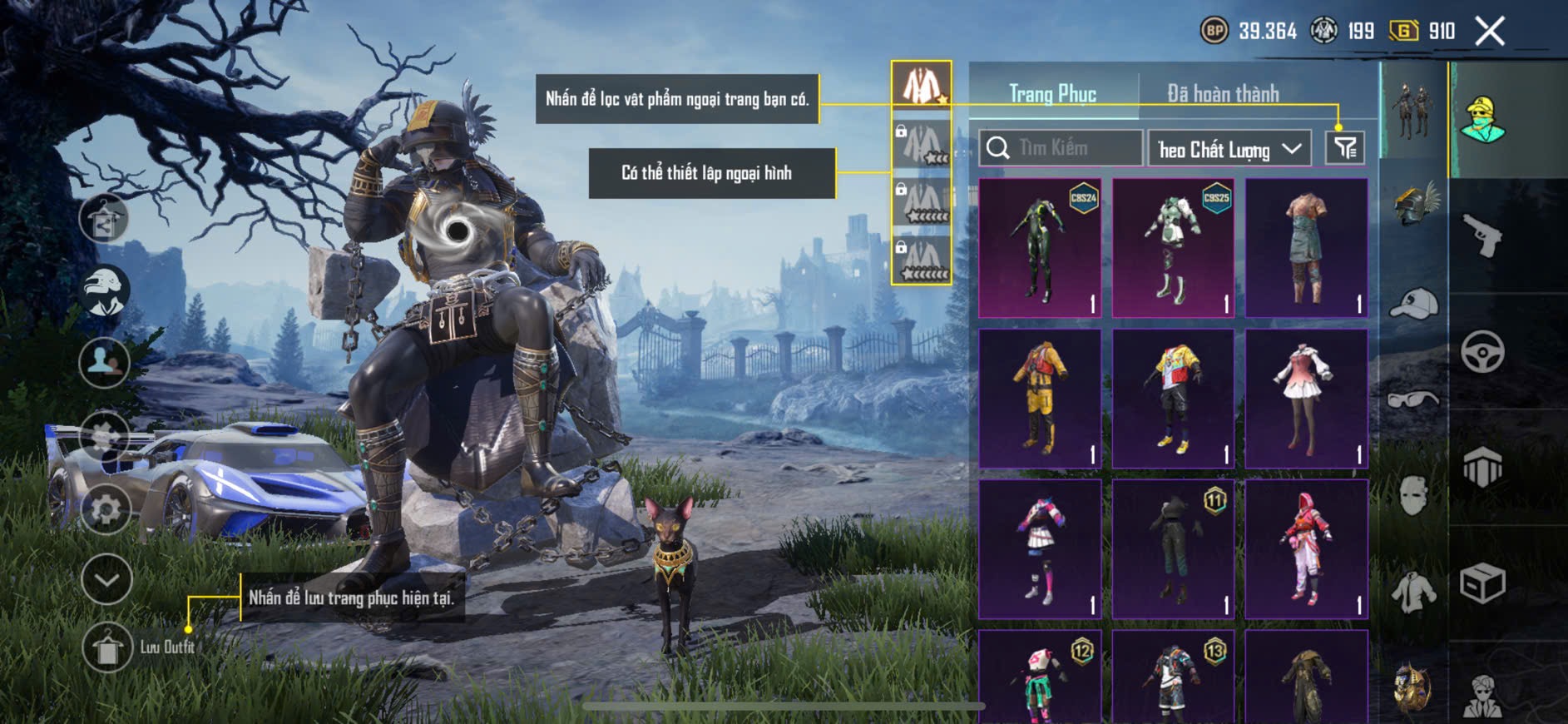Image resolution: width=1568 pixels, height=724 pixels.
Task: Select the yellow jumpsuit outfit
Action: click(1040, 398)
